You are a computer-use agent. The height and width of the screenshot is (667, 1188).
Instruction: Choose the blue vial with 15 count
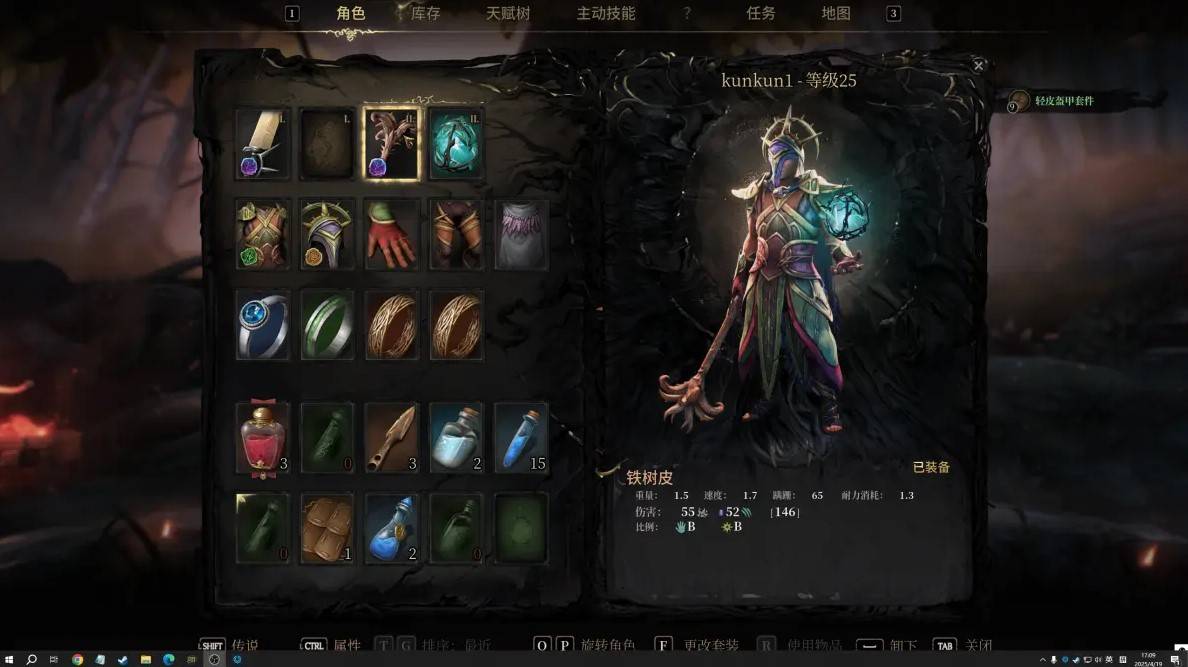click(521, 437)
